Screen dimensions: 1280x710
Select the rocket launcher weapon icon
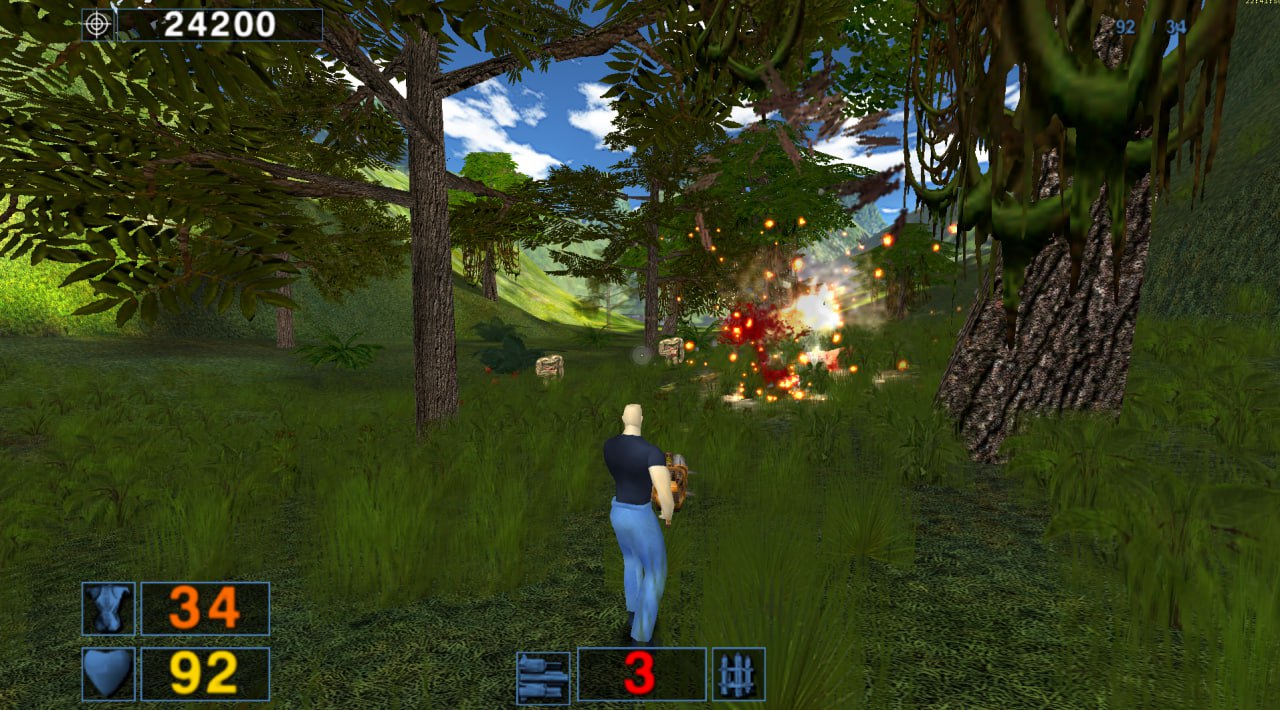tap(543, 677)
